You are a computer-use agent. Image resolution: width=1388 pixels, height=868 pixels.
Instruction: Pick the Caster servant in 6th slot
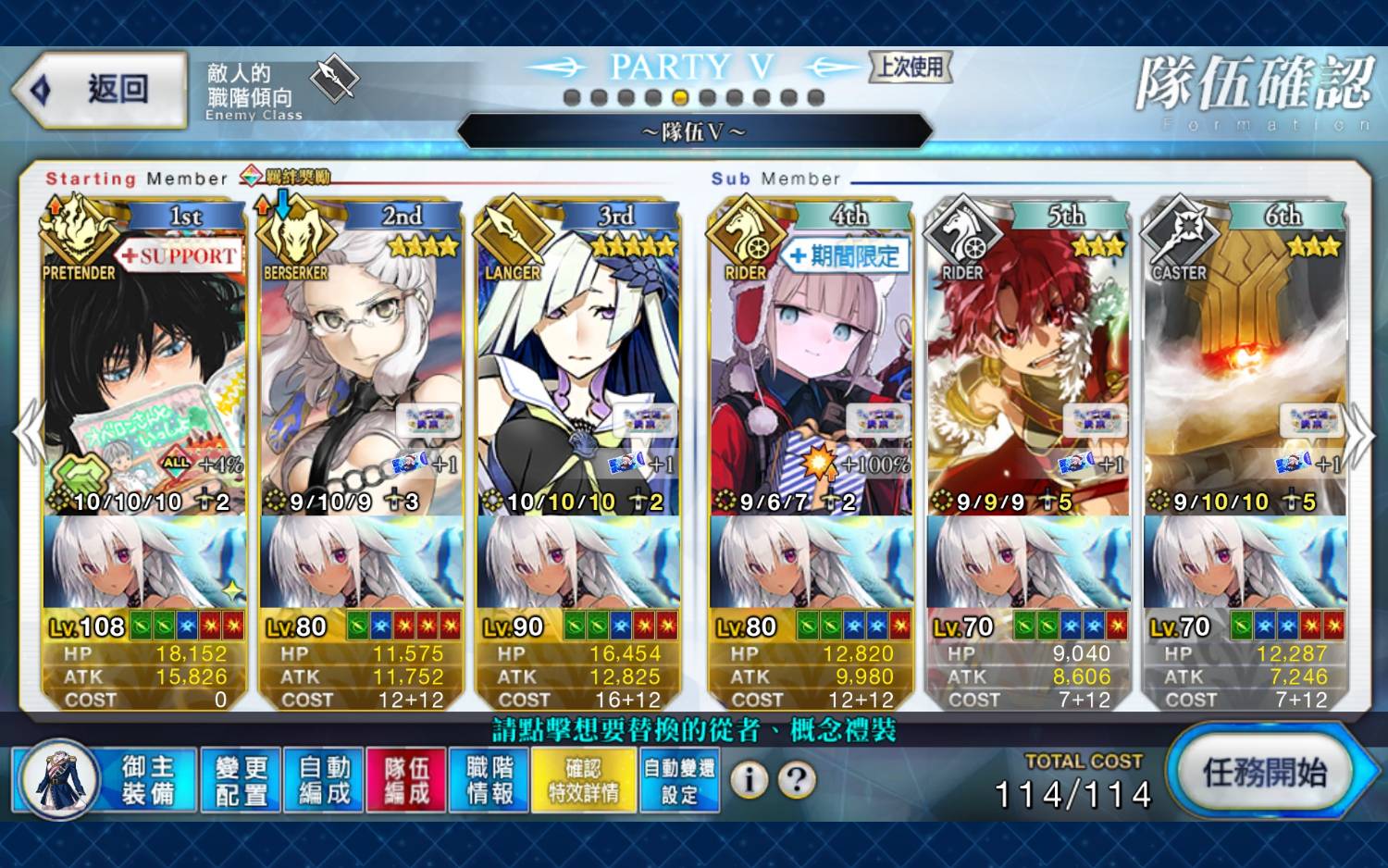tap(1245, 370)
